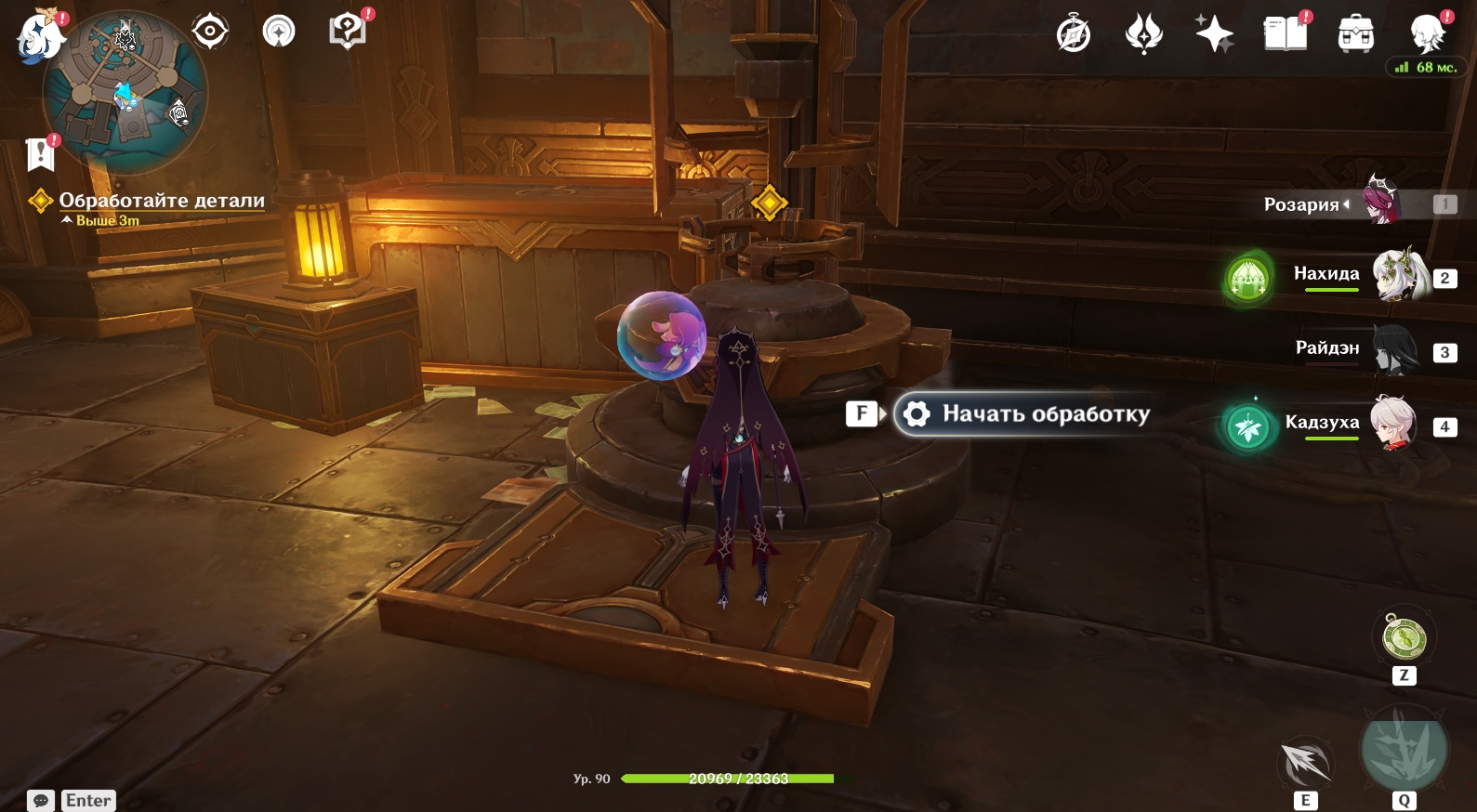
Task: Open the events flame icon
Action: [x=1143, y=35]
